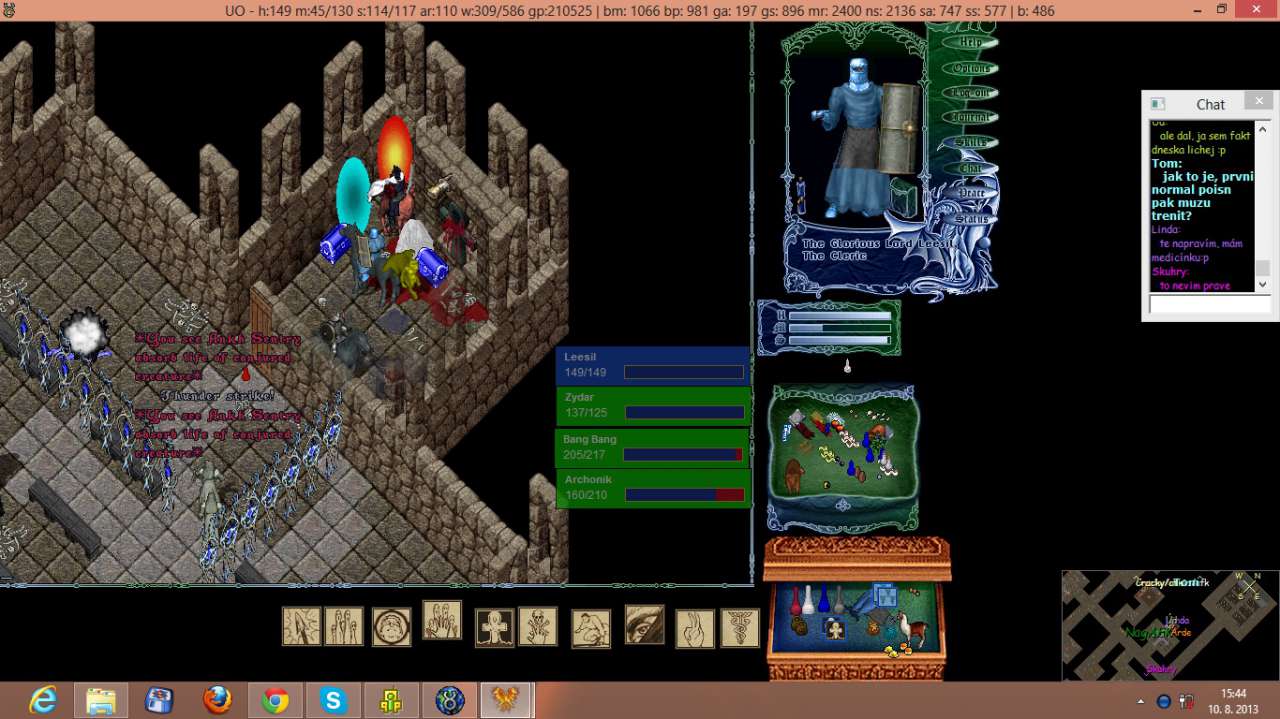Click the Log Out button
The width and height of the screenshot is (1280, 719).
969,93
